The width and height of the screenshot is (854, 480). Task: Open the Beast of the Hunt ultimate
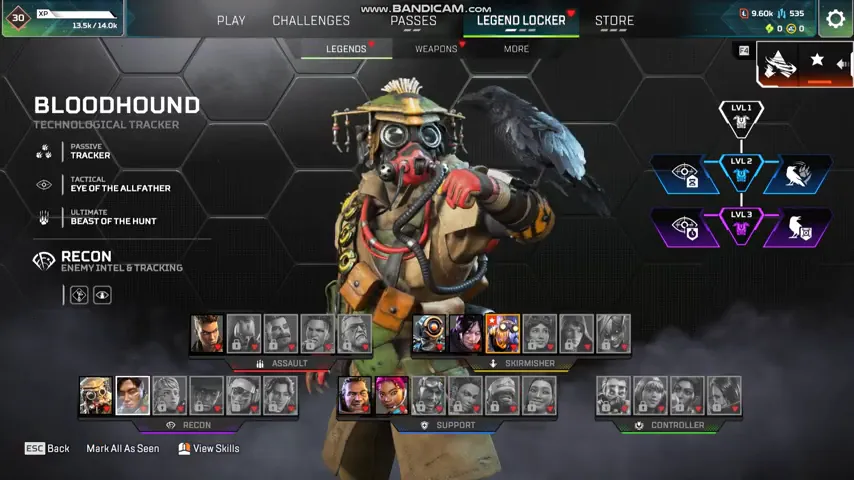tap(112, 217)
